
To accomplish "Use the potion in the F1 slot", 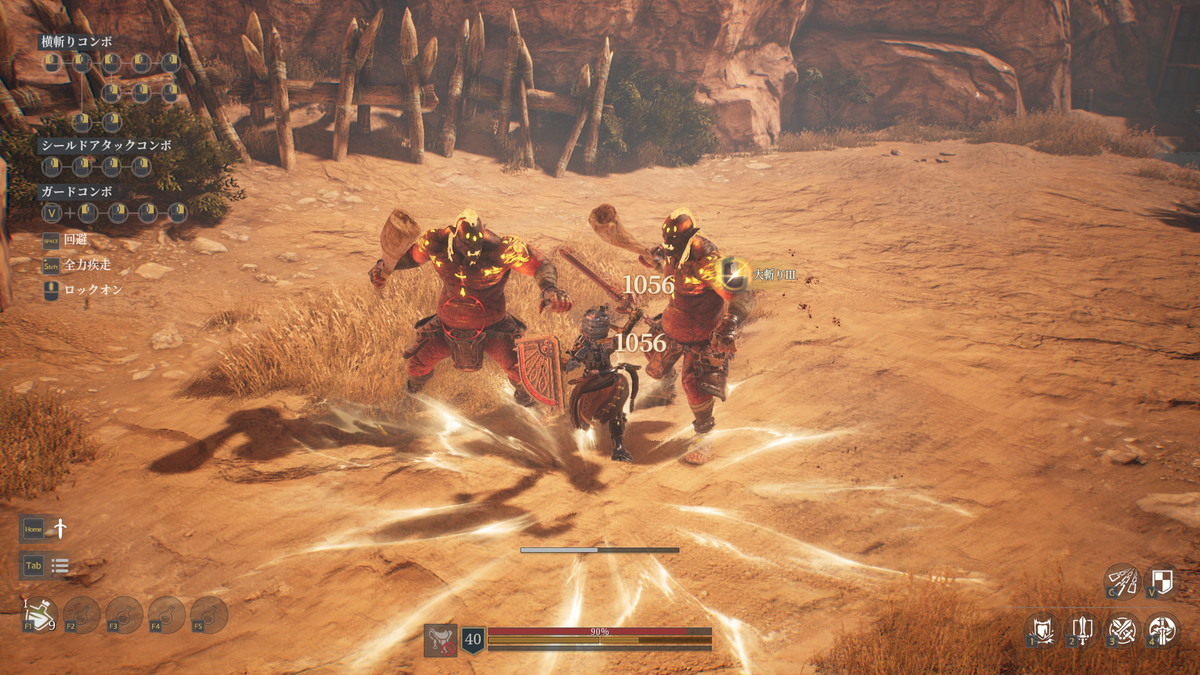I will coord(39,615).
